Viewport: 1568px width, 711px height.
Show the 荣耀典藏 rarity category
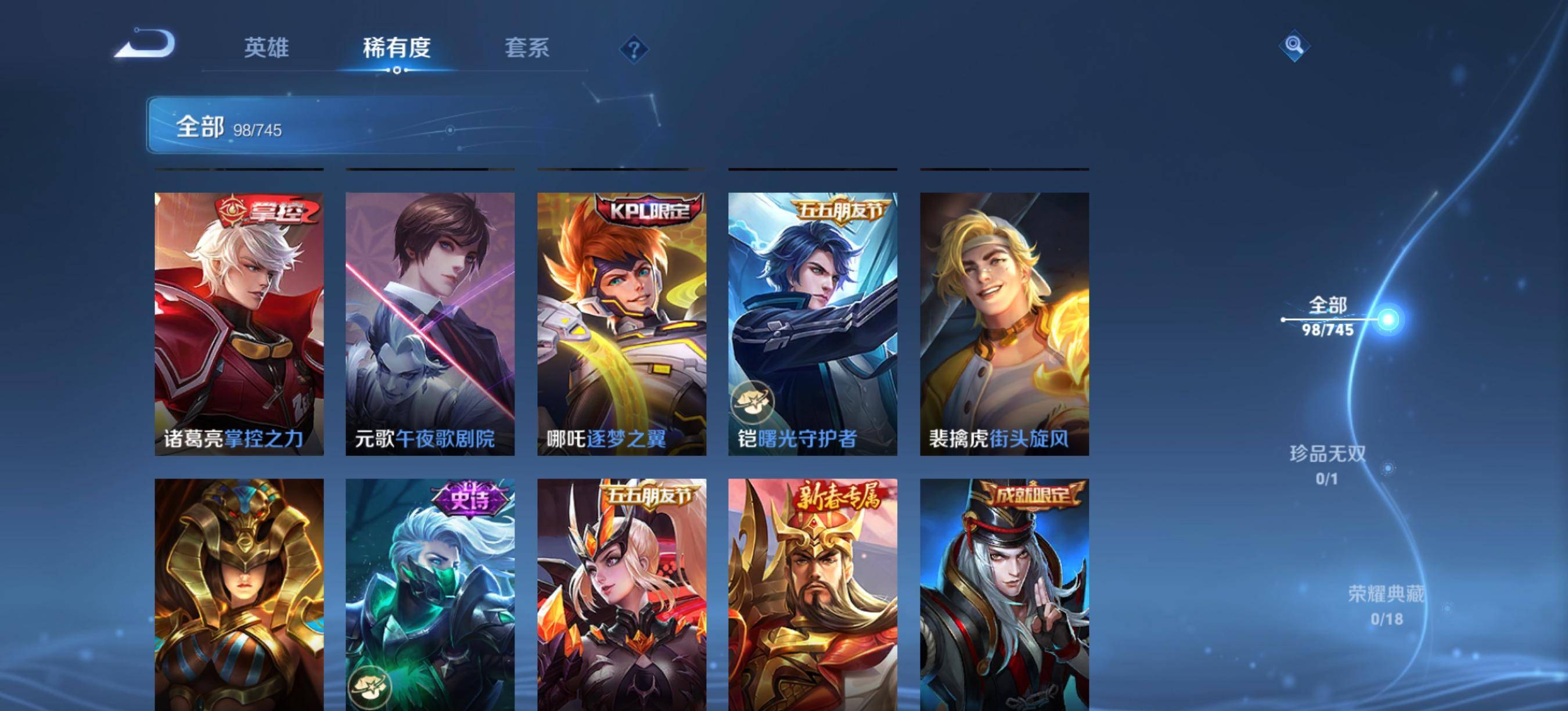[1387, 605]
